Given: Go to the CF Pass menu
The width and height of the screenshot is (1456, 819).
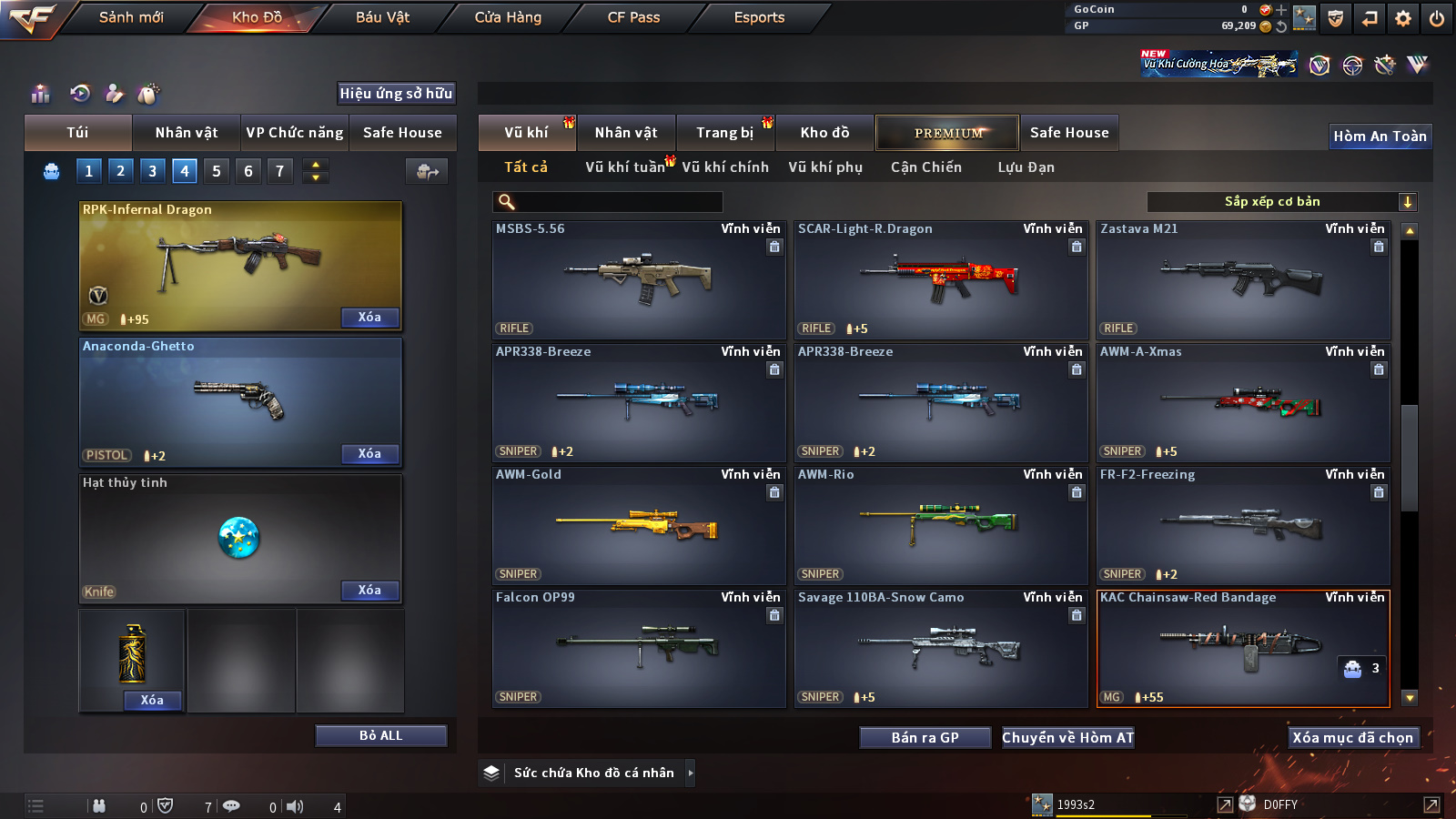Looking at the screenshot, I should [x=633, y=17].
